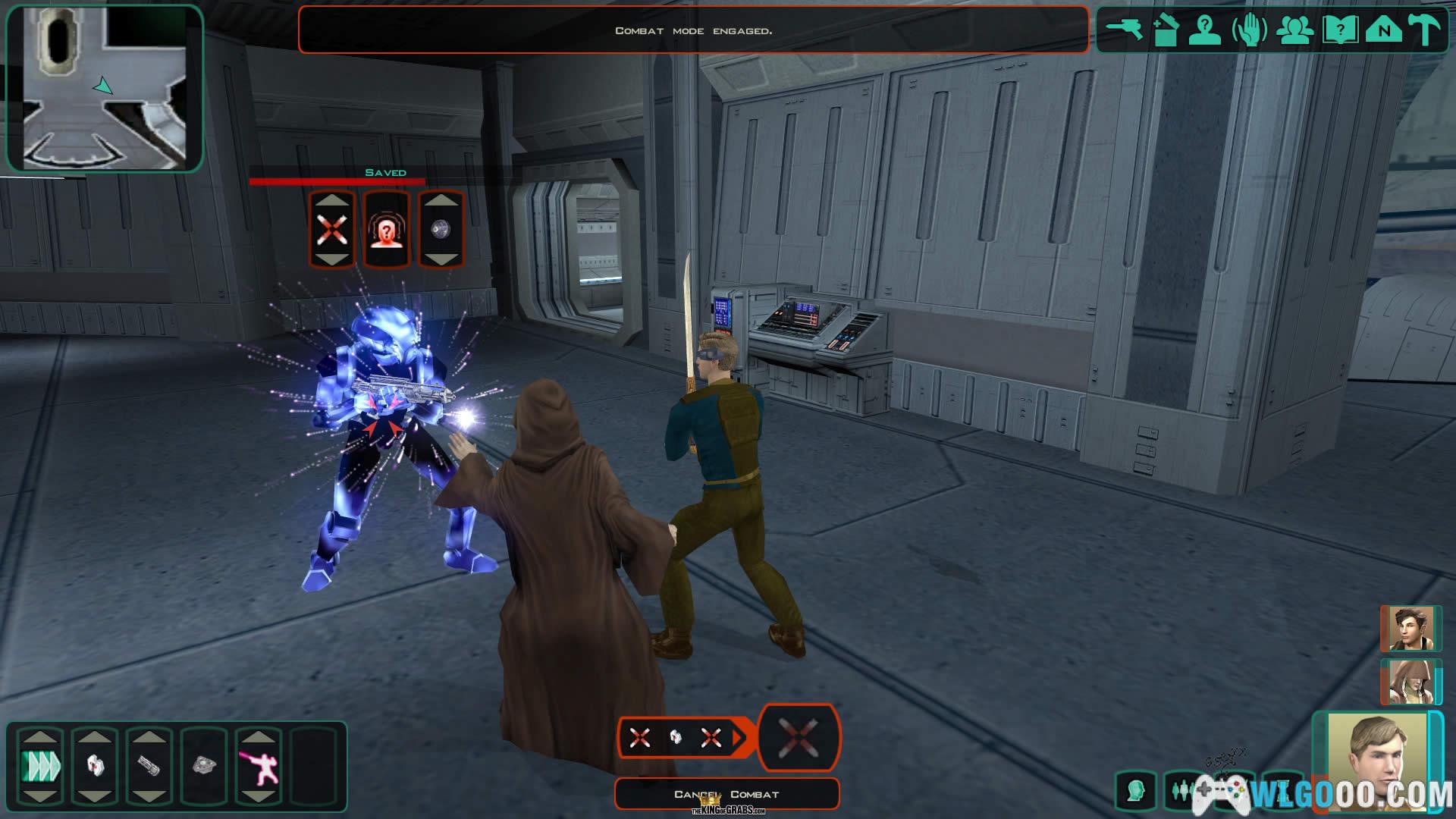Use the question-mark Force power on target
This screenshot has width=1456, height=819.
387,230
